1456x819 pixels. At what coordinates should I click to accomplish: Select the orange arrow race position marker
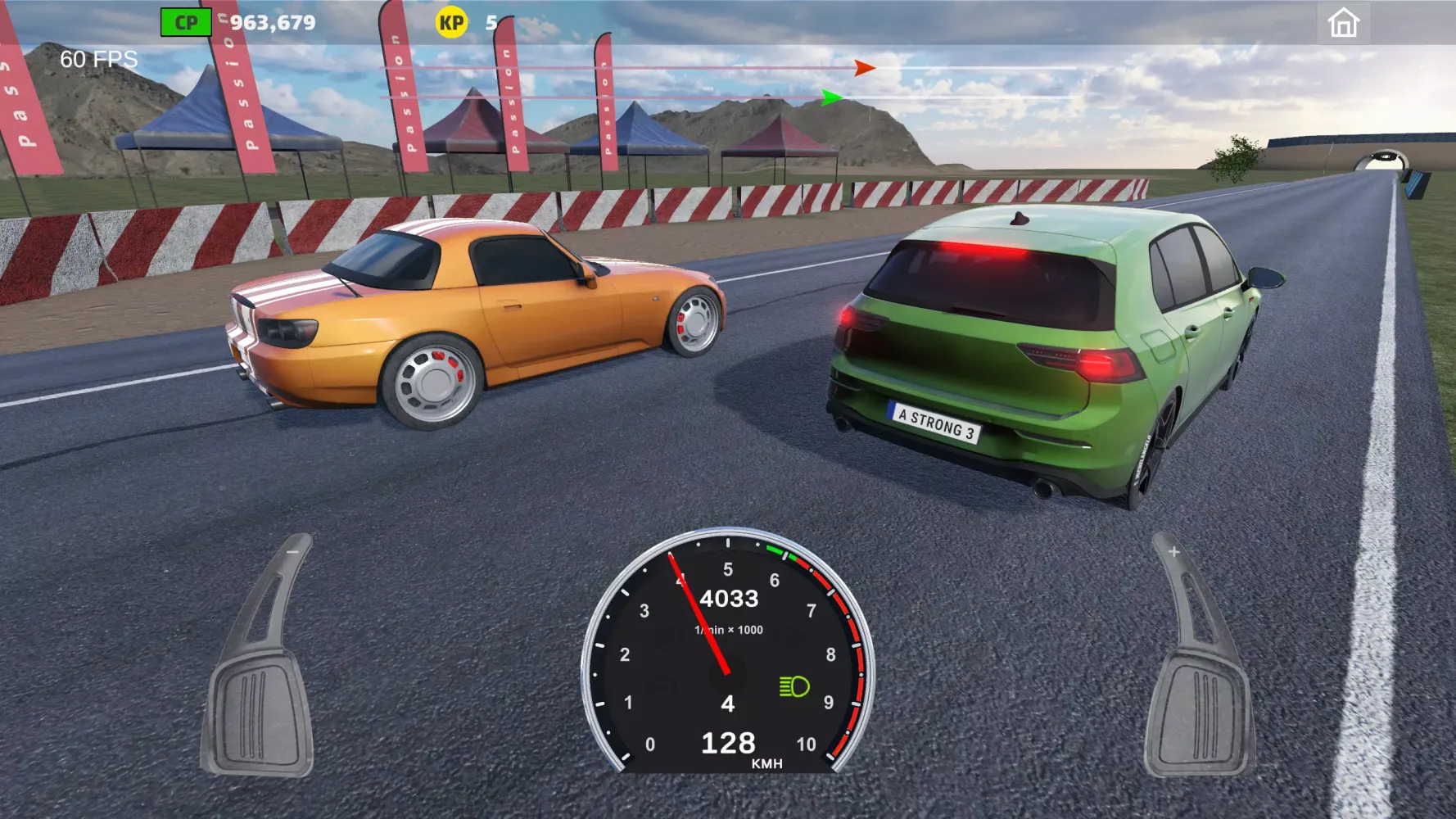(863, 70)
